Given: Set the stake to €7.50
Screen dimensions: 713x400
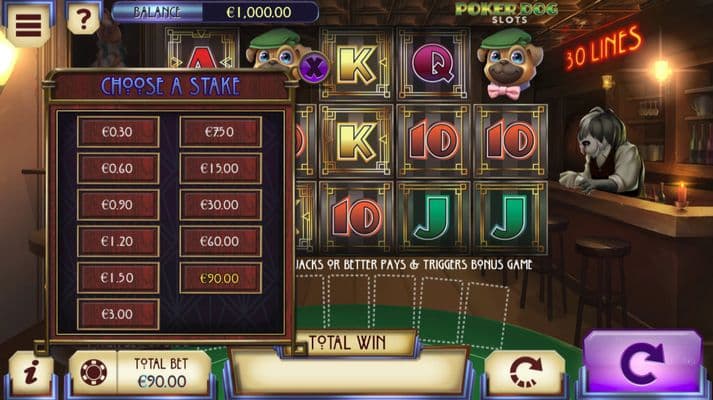Looking at the screenshot, I should [x=220, y=132].
